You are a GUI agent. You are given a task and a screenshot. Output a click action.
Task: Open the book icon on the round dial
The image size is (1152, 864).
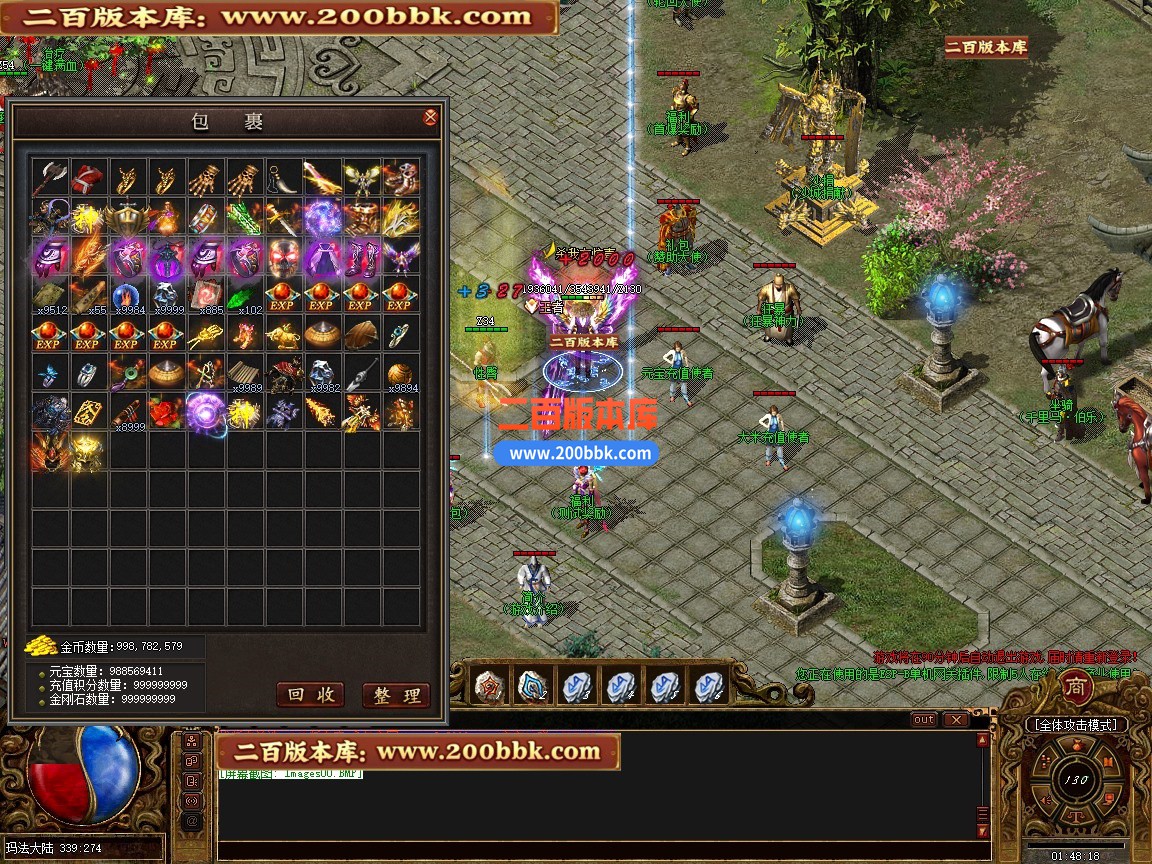[x=1107, y=761]
